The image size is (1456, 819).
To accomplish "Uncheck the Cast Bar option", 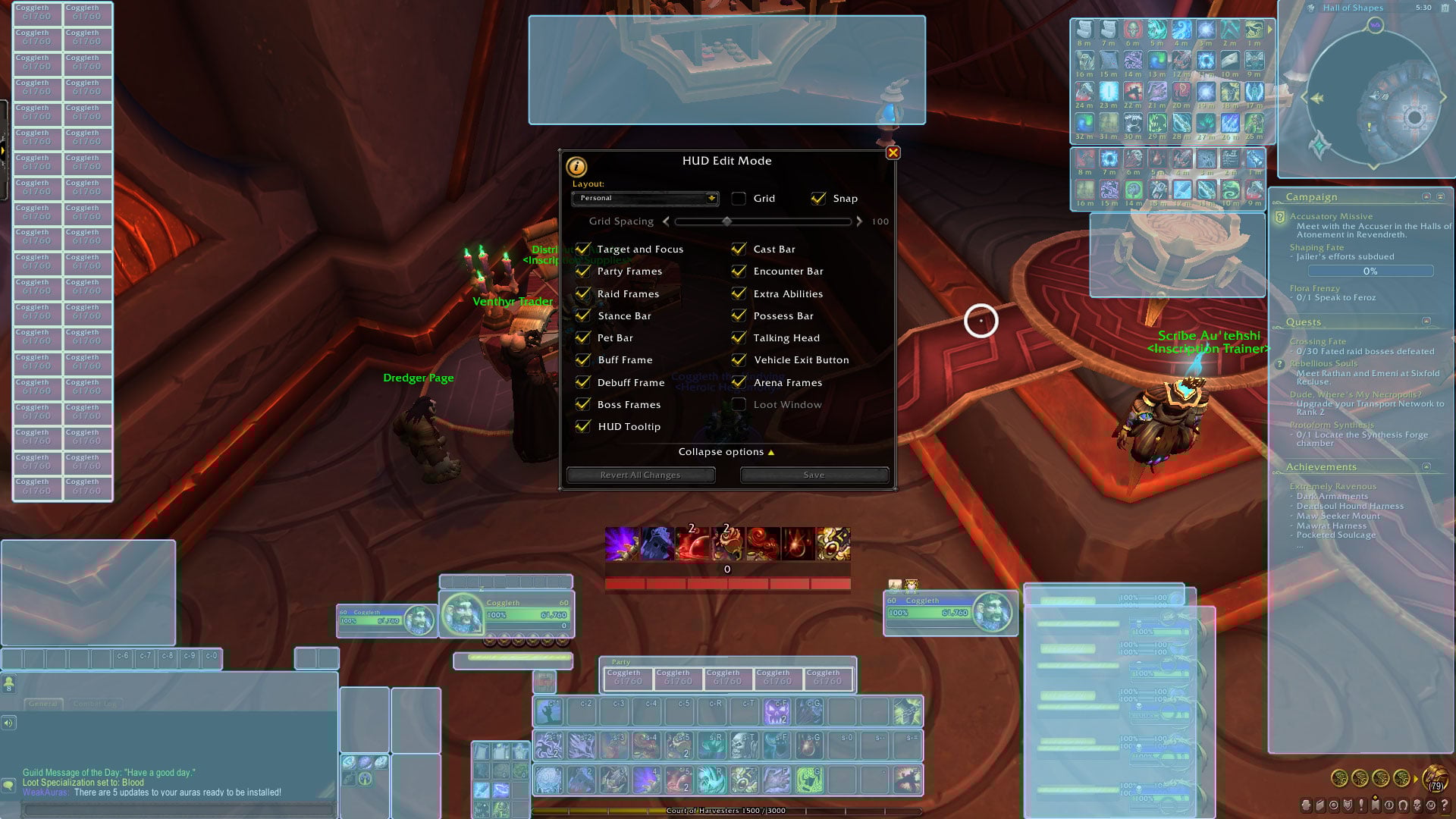I will click(739, 249).
